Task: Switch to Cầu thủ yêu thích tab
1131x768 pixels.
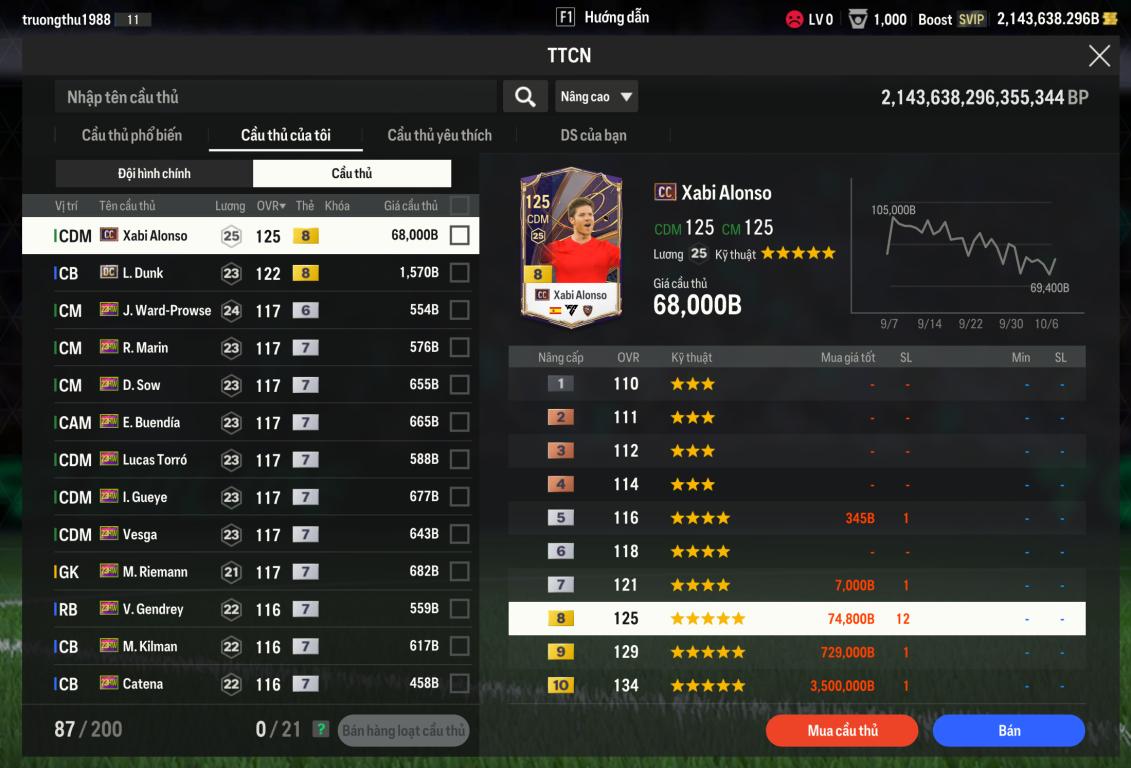Action: click(439, 135)
